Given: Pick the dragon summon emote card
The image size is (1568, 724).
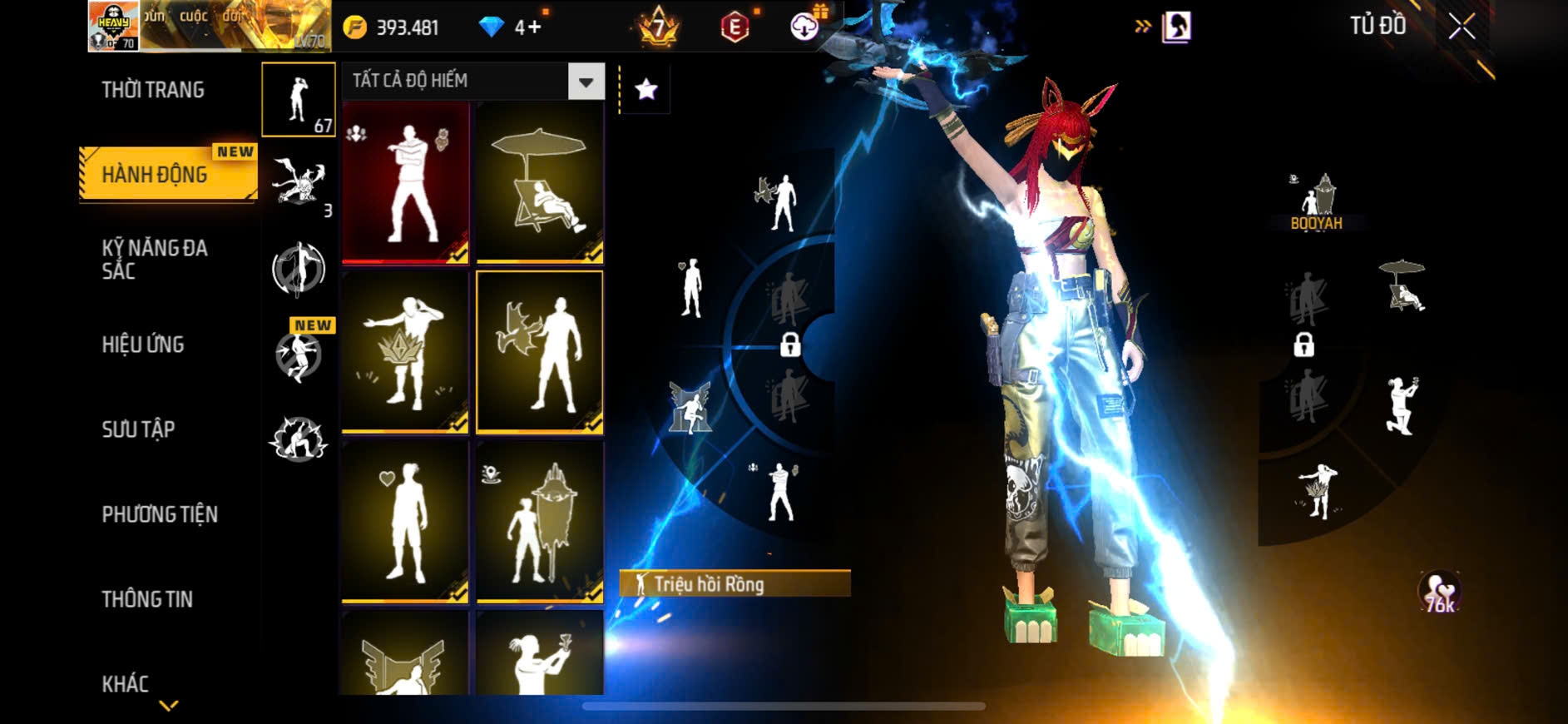Looking at the screenshot, I should click(x=540, y=352).
